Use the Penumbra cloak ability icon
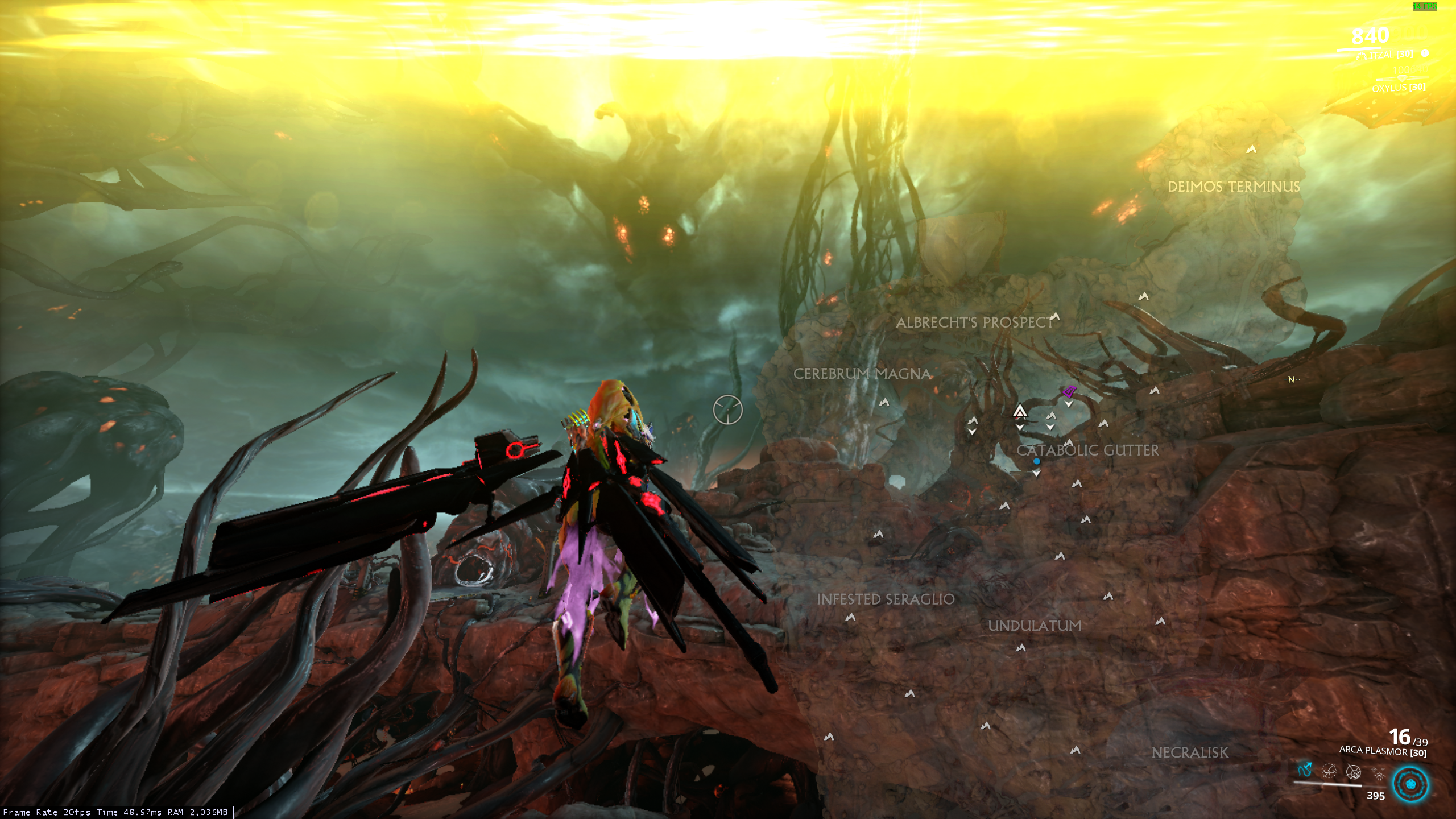 coord(1329,771)
